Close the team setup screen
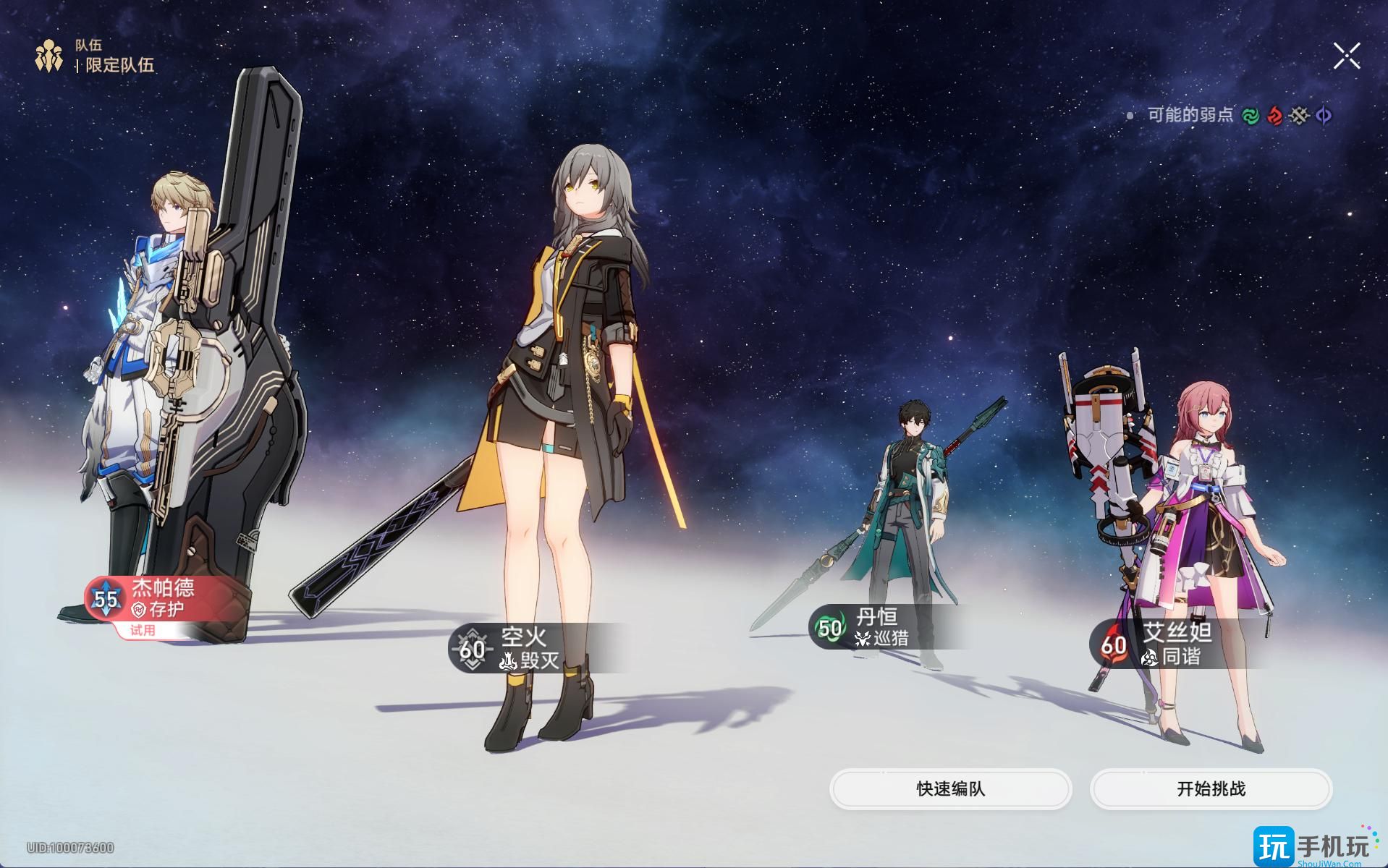Image resolution: width=1388 pixels, height=868 pixels. [x=1346, y=56]
